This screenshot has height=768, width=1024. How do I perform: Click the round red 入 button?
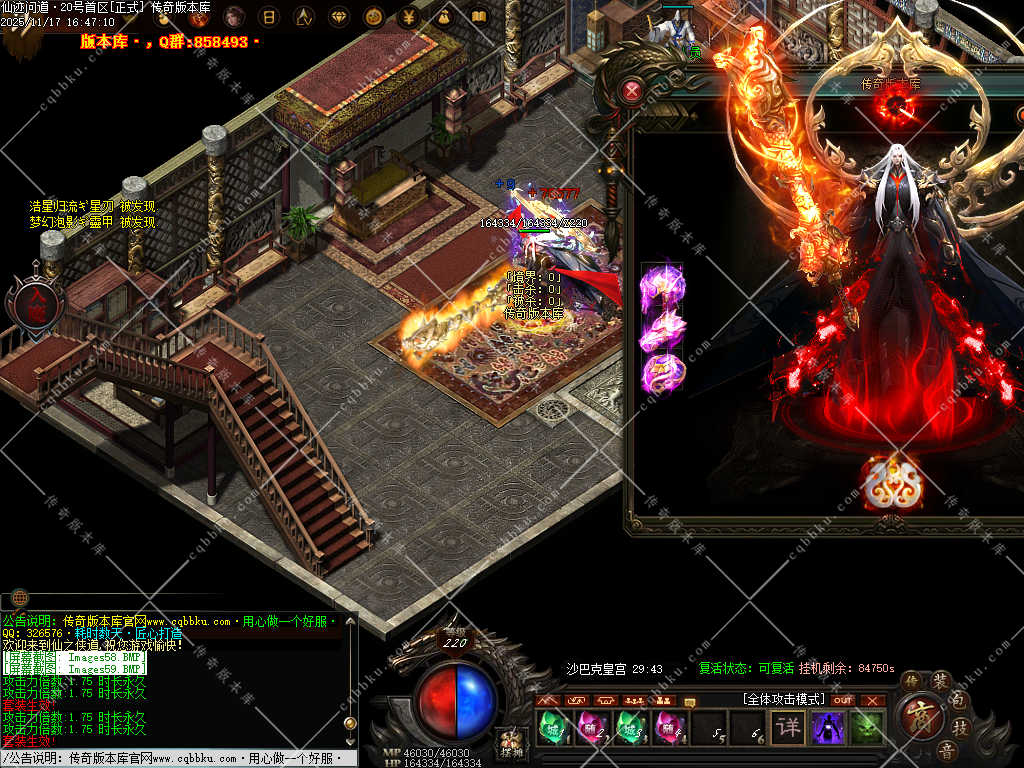[x=36, y=300]
